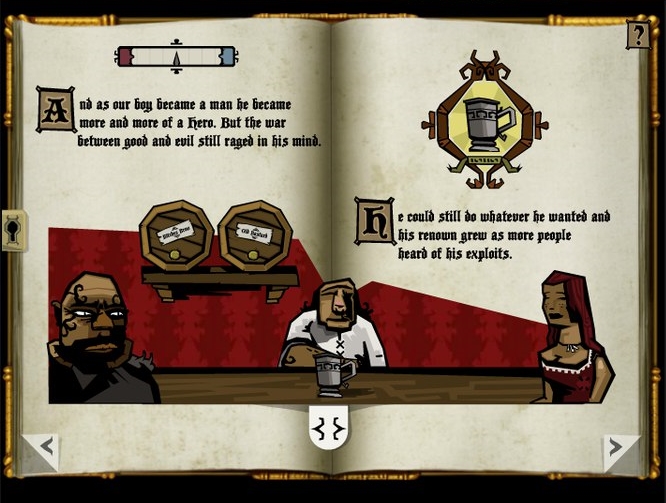Open help with the question mark button
Viewport: 666px width, 503px height.
637,35
